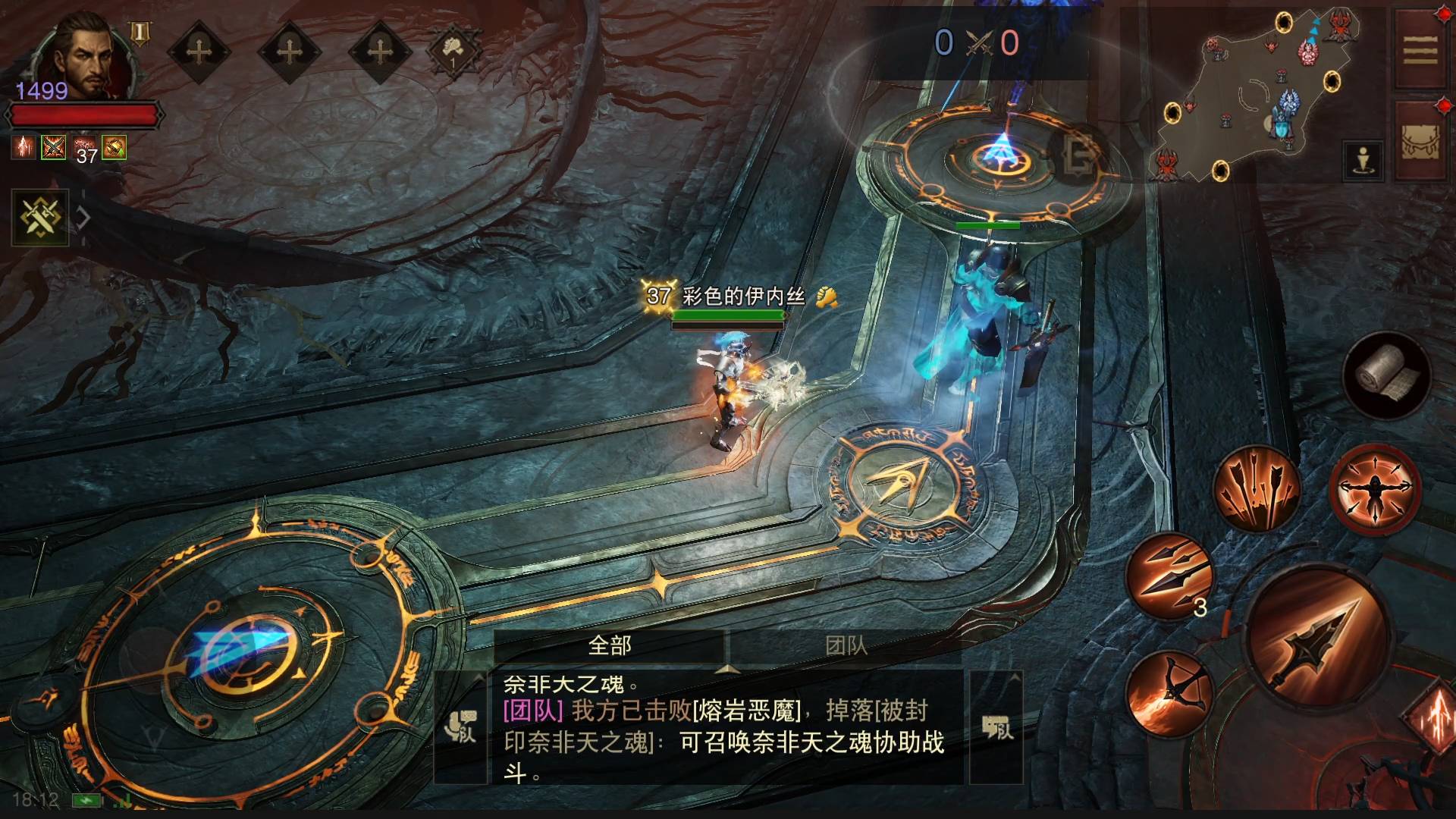The height and width of the screenshot is (819, 1456).
Task: Open the hamburger main menu
Action: (x=1420, y=51)
